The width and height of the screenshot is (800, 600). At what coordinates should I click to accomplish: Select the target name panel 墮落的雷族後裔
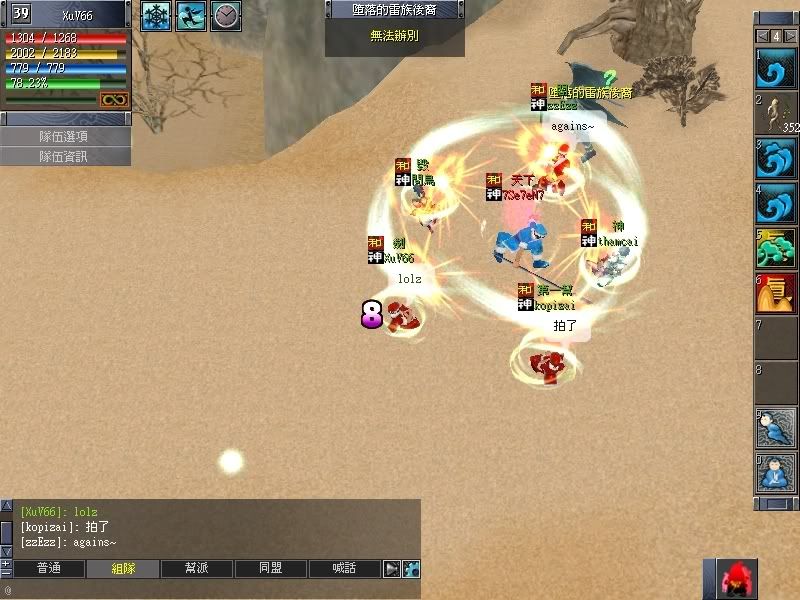point(395,10)
